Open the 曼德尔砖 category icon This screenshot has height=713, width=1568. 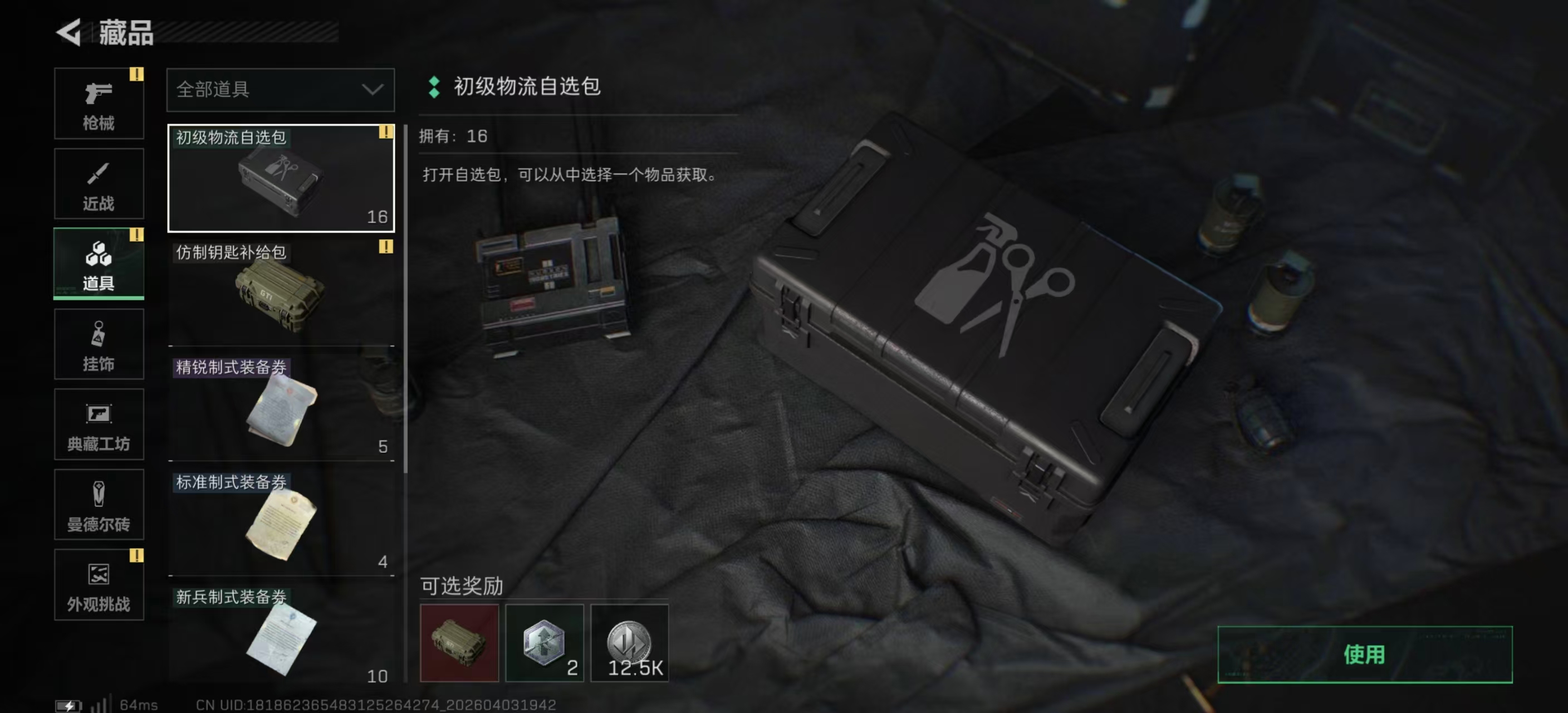tap(99, 505)
